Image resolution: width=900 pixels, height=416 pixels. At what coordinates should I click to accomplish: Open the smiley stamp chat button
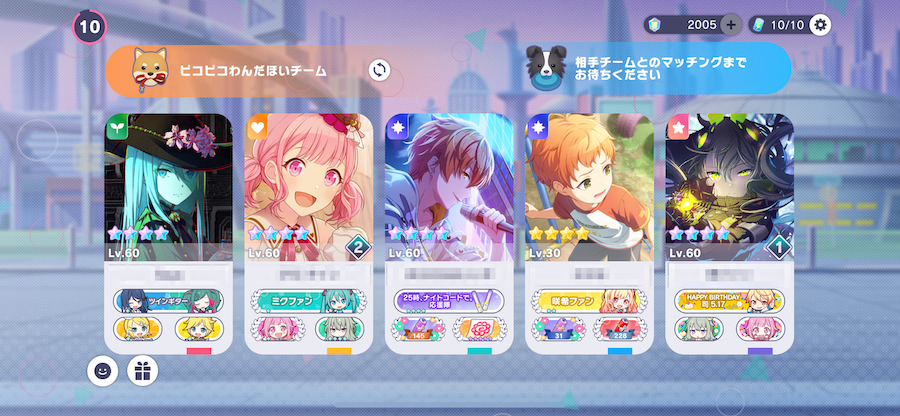click(x=101, y=371)
